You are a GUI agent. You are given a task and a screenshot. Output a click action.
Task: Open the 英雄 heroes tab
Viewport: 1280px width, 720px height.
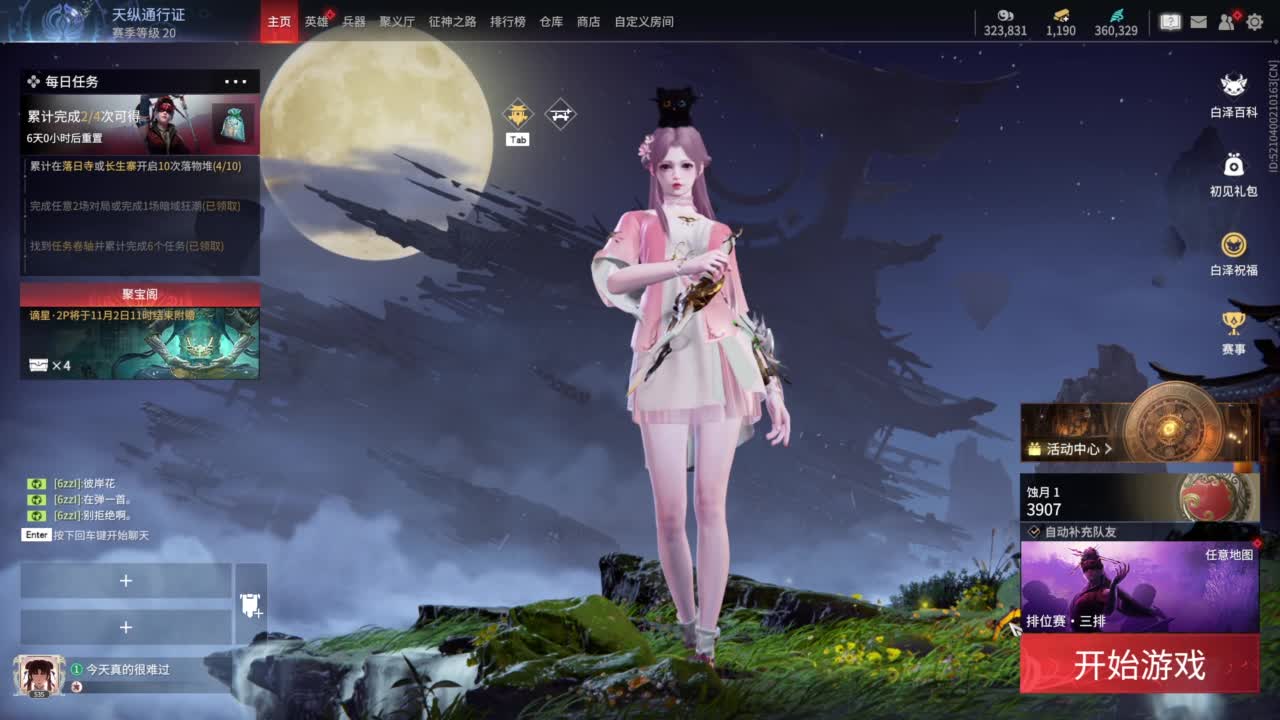pos(314,21)
